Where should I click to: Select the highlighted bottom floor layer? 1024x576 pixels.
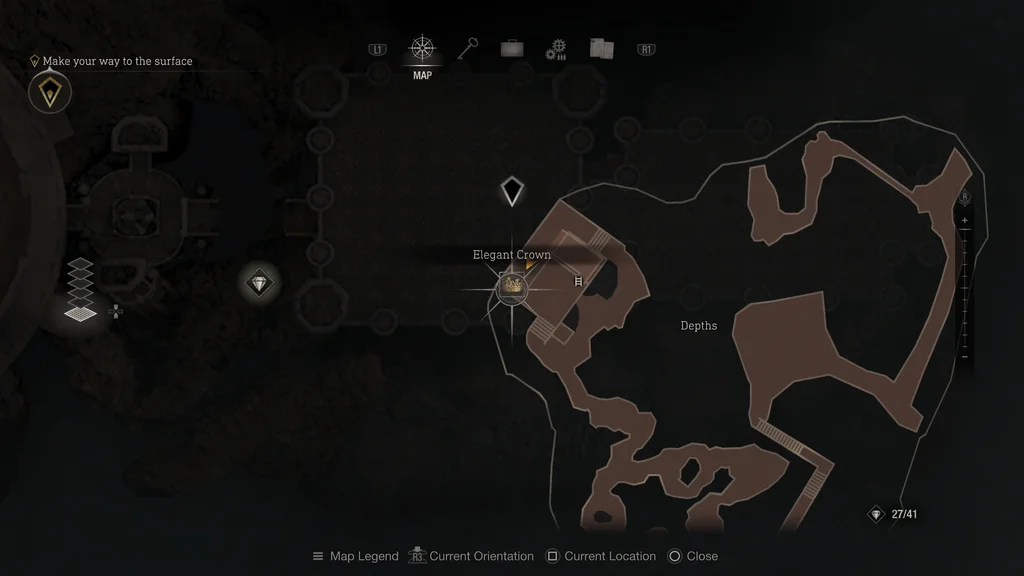pyautogui.click(x=80, y=313)
